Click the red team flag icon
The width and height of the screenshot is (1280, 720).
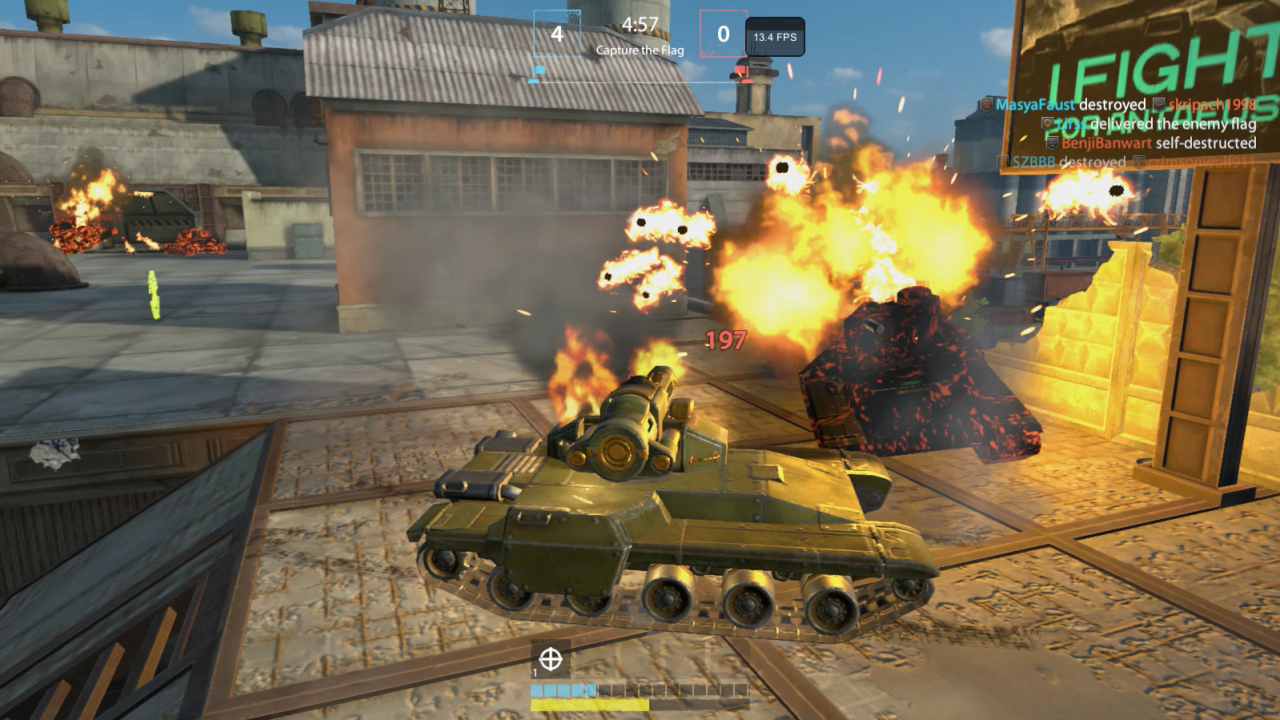(x=741, y=70)
